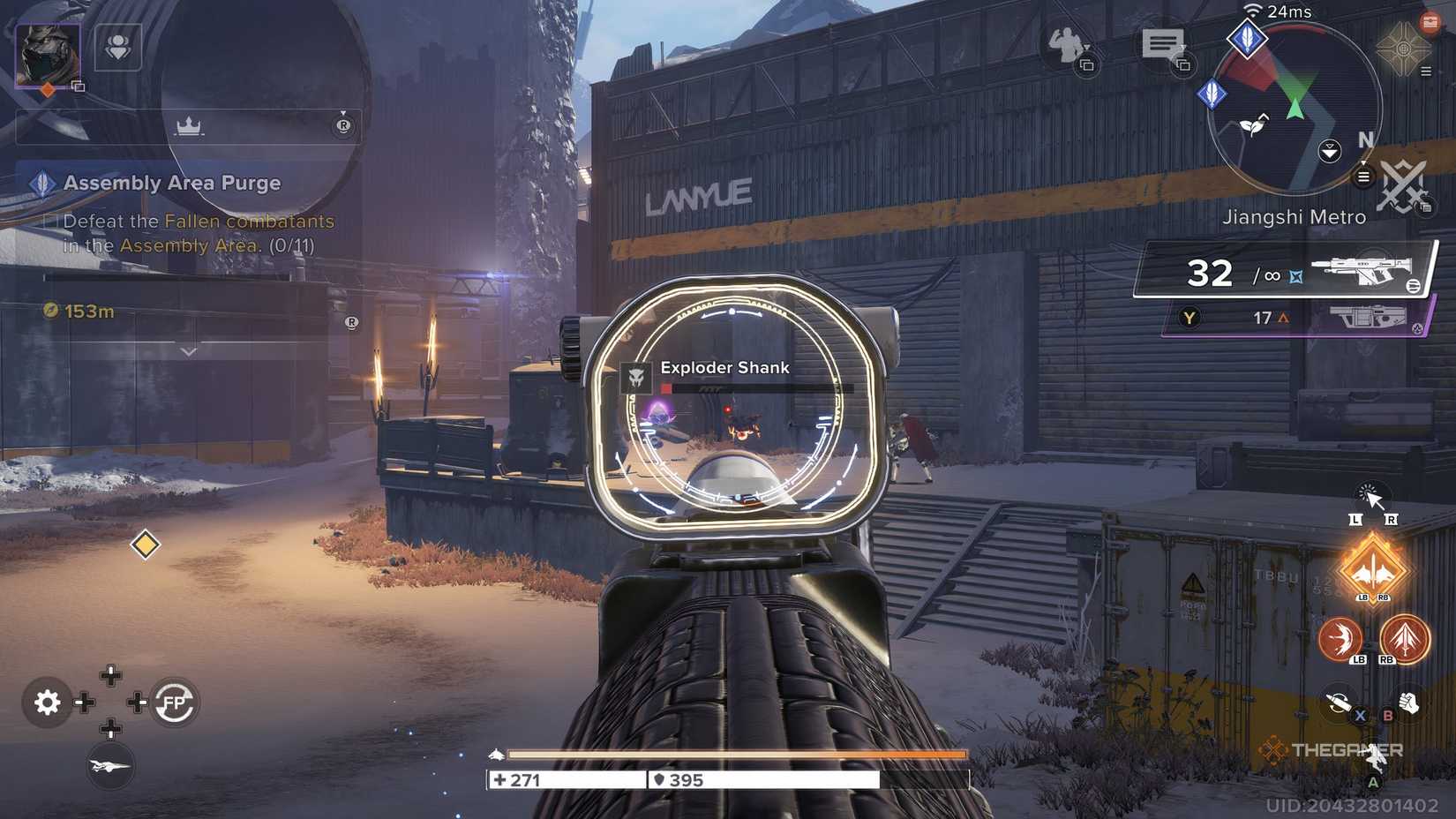
Task: Open the hamburger list next to the Ghost emblem
Action: click(1426, 71)
